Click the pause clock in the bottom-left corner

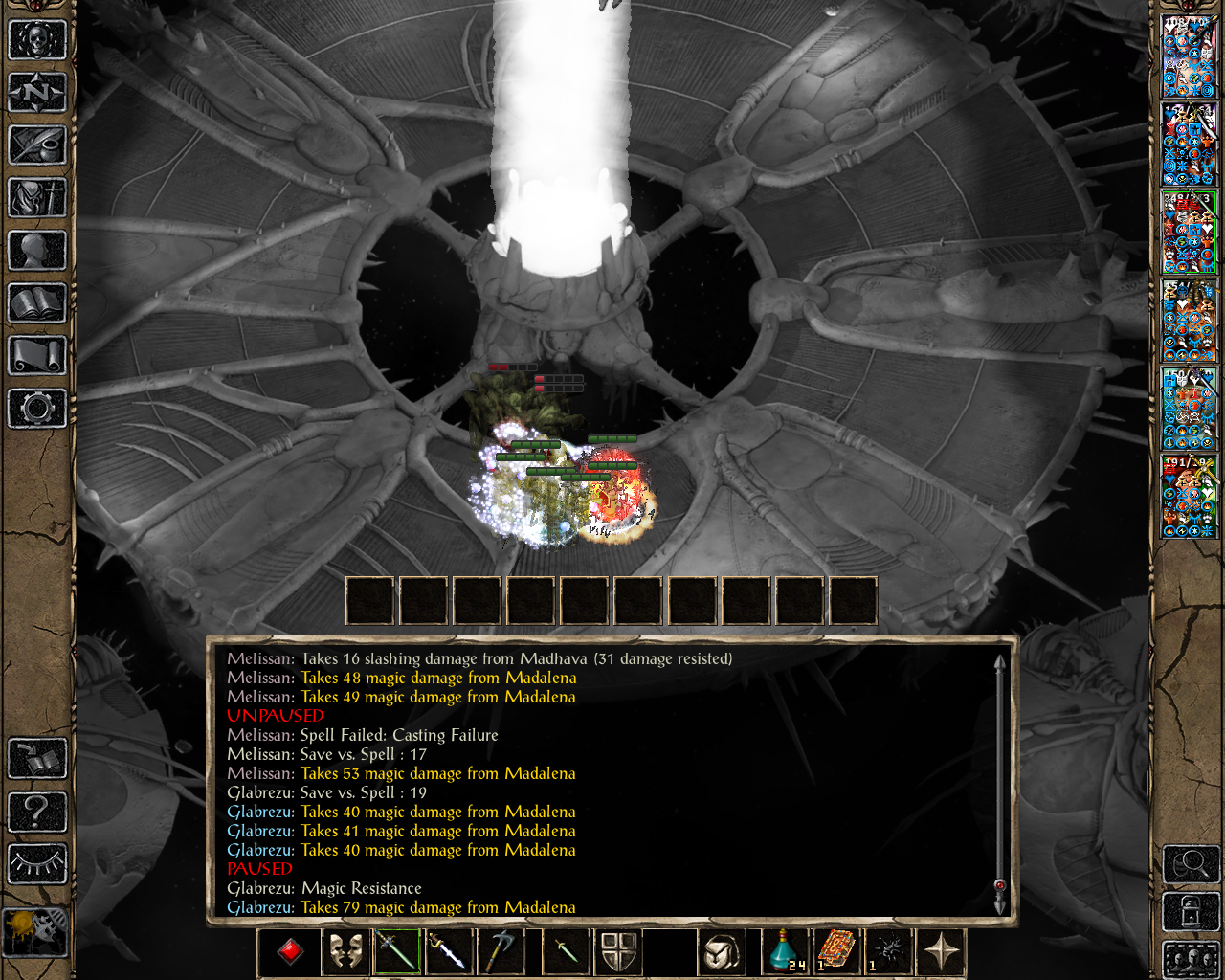point(35,931)
